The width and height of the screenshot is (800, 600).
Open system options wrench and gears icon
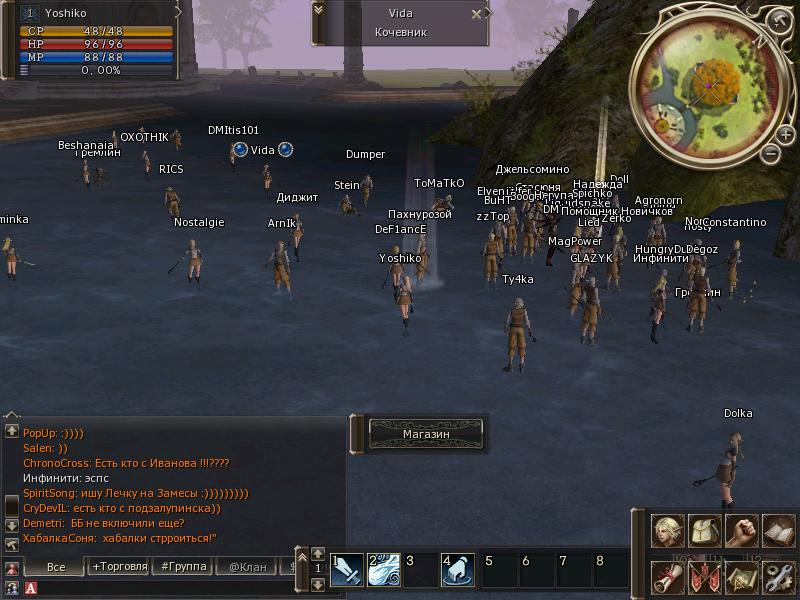tap(777, 577)
